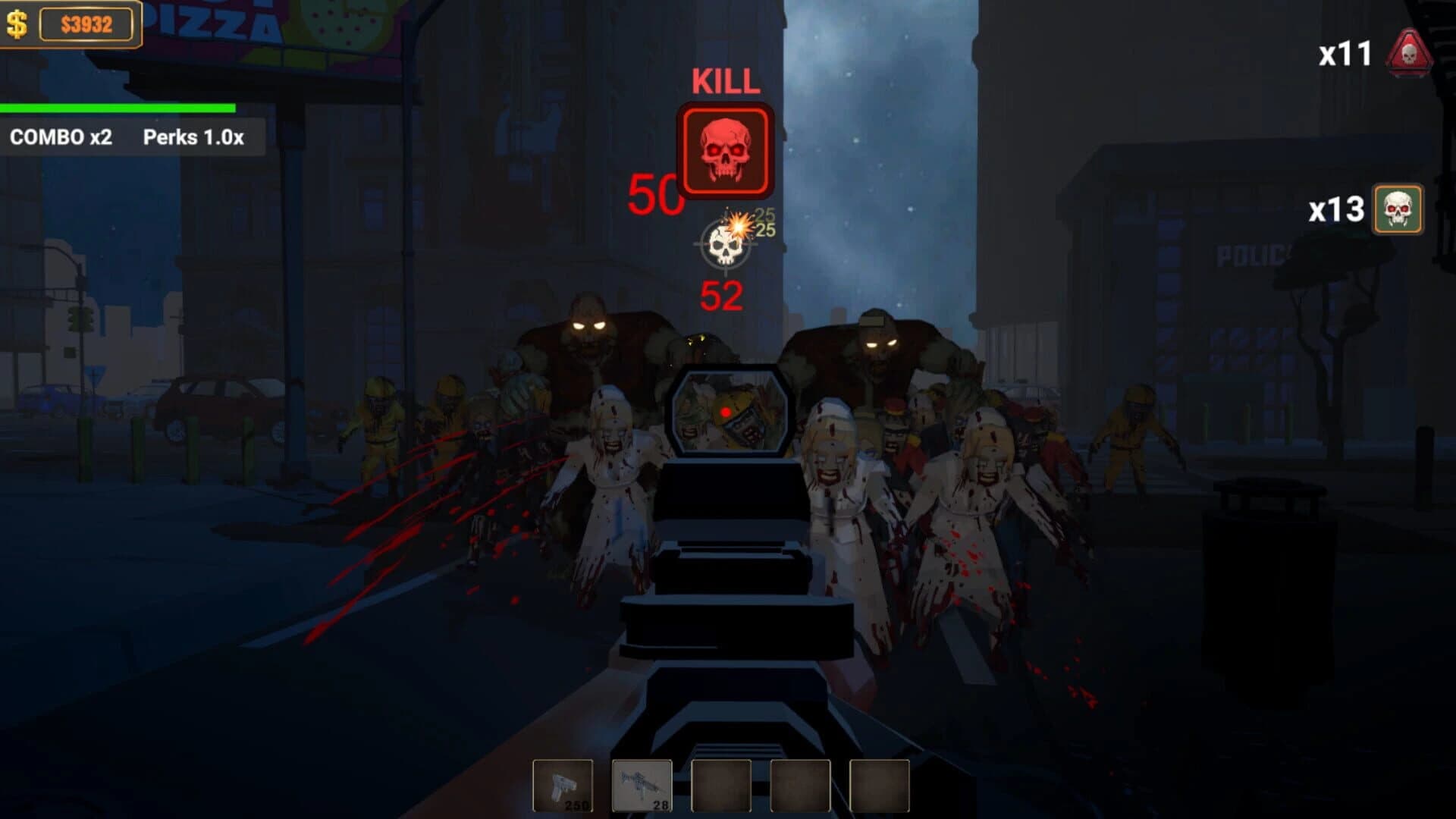Click the red KILL skull indicator
The height and width of the screenshot is (819, 1456).
pos(724,149)
